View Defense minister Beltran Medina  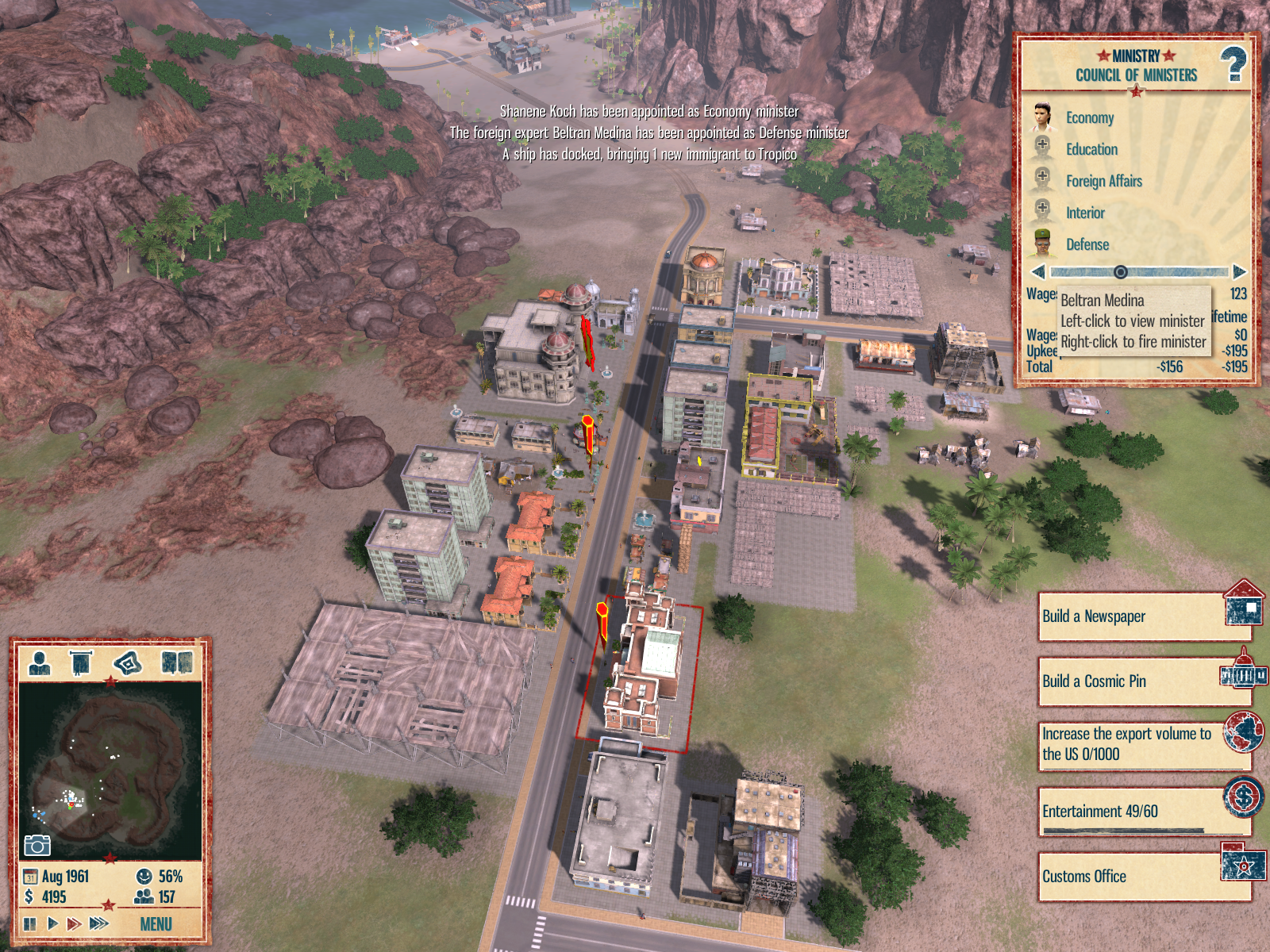click(x=1043, y=244)
